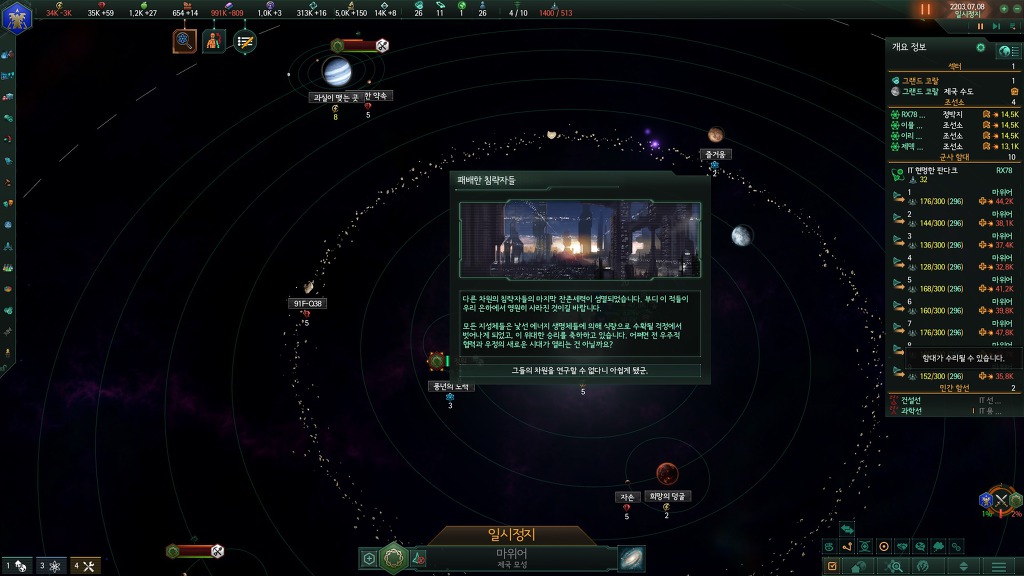Image resolution: width=1024 pixels, height=576 pixels.
Task: Confirm the defeated invaders event dialog option
Action: point(579,370)
